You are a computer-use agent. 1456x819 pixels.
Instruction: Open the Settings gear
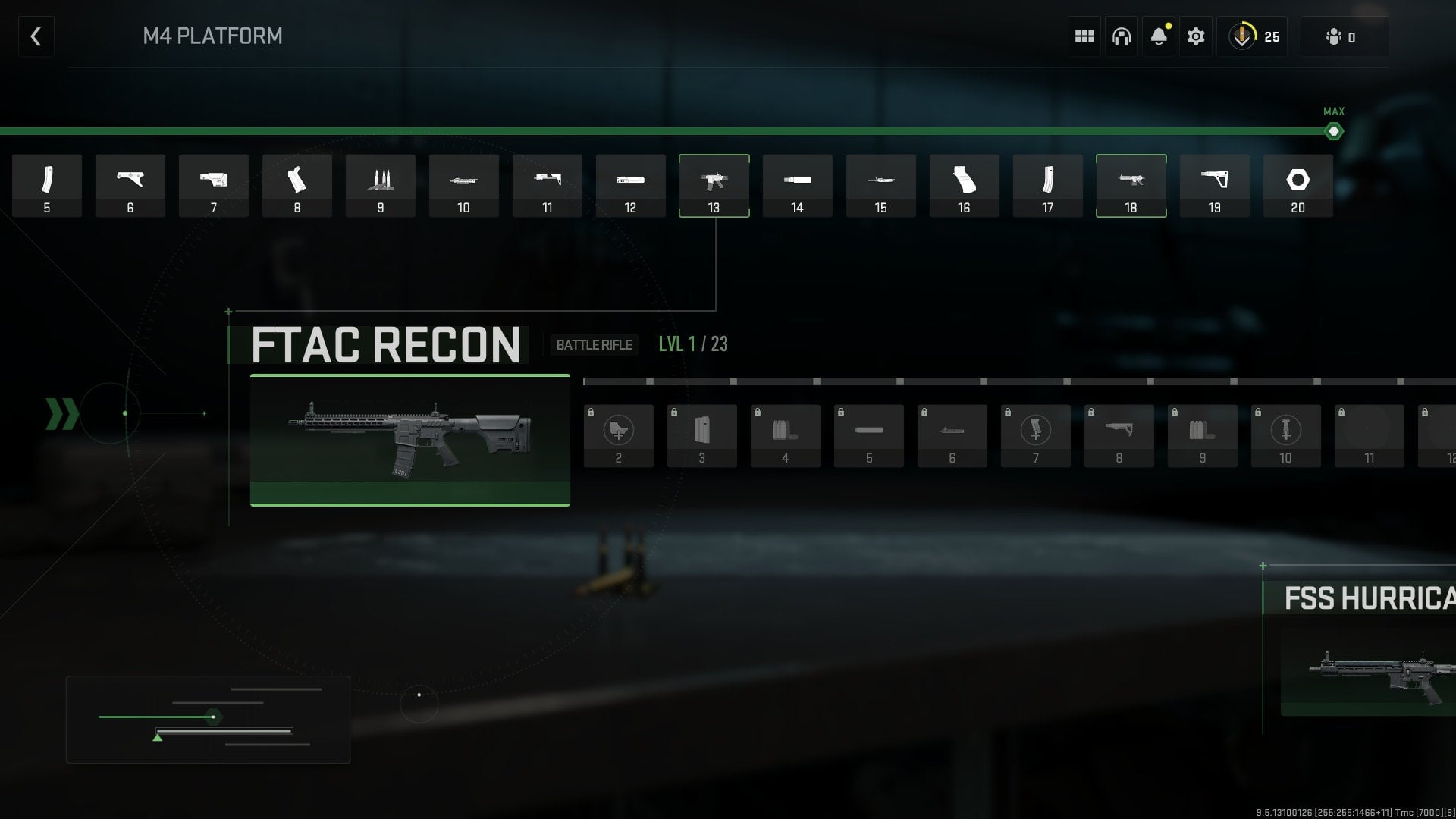[x=1196, y=36]
